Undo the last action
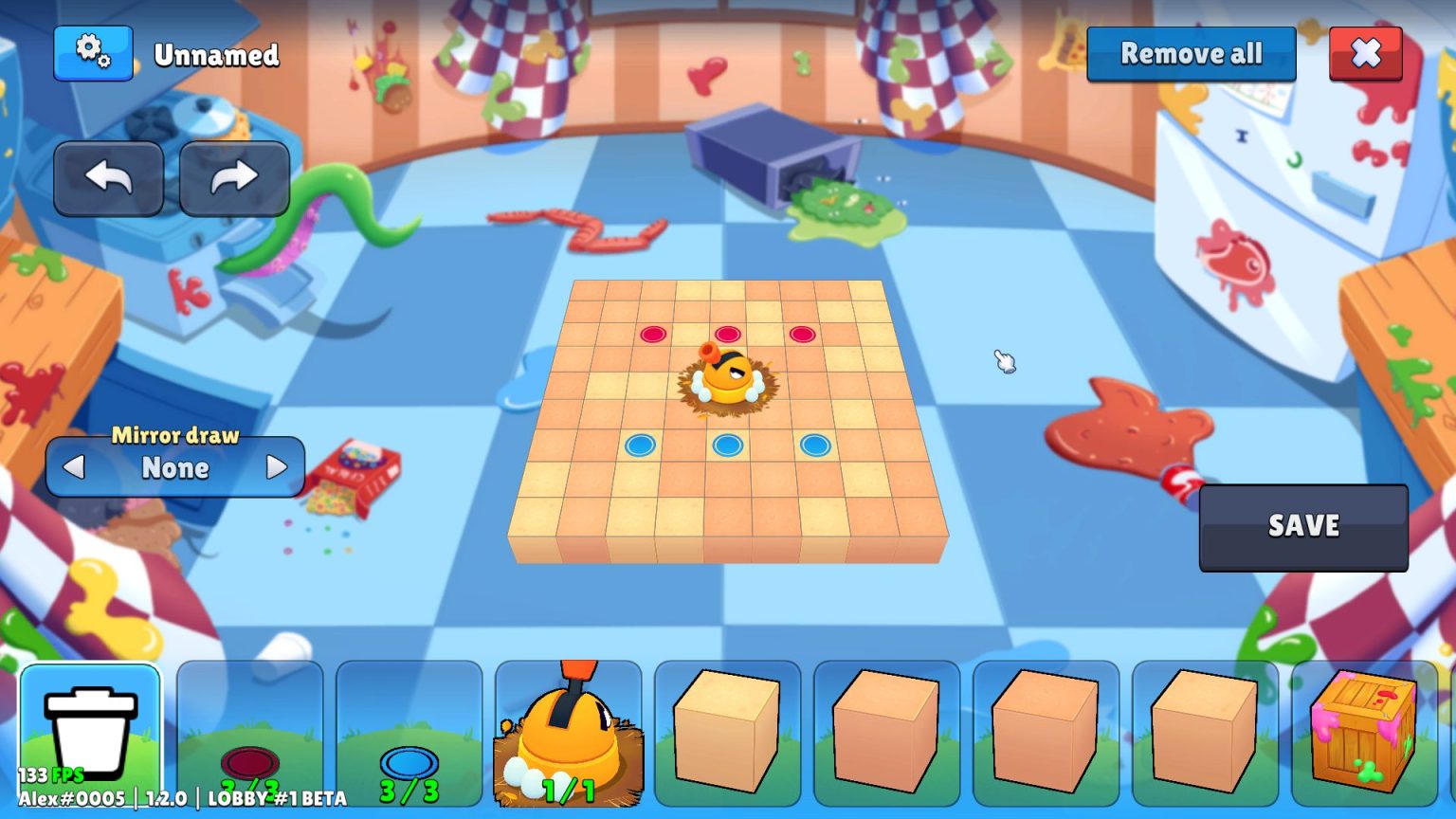Image resolution: width=1456 pixels, height=819 pixels. [108, 178]
